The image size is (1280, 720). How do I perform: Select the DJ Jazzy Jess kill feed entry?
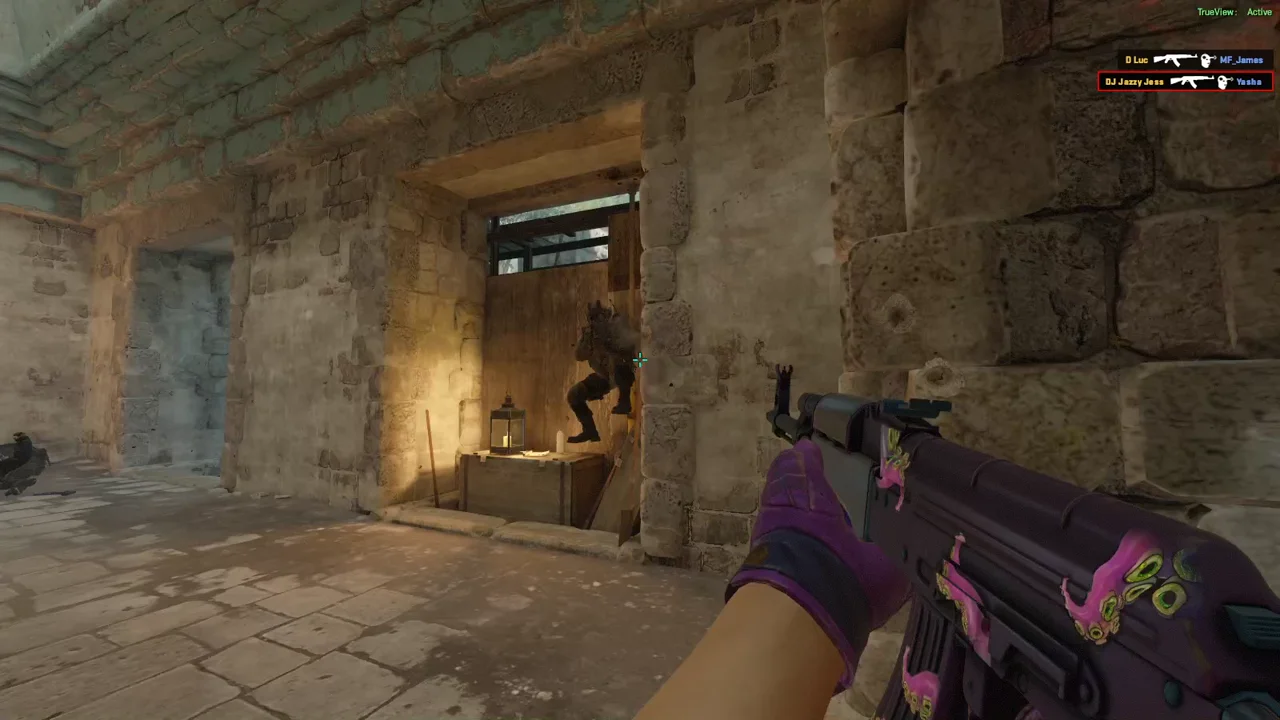[x=1185, y=82]
